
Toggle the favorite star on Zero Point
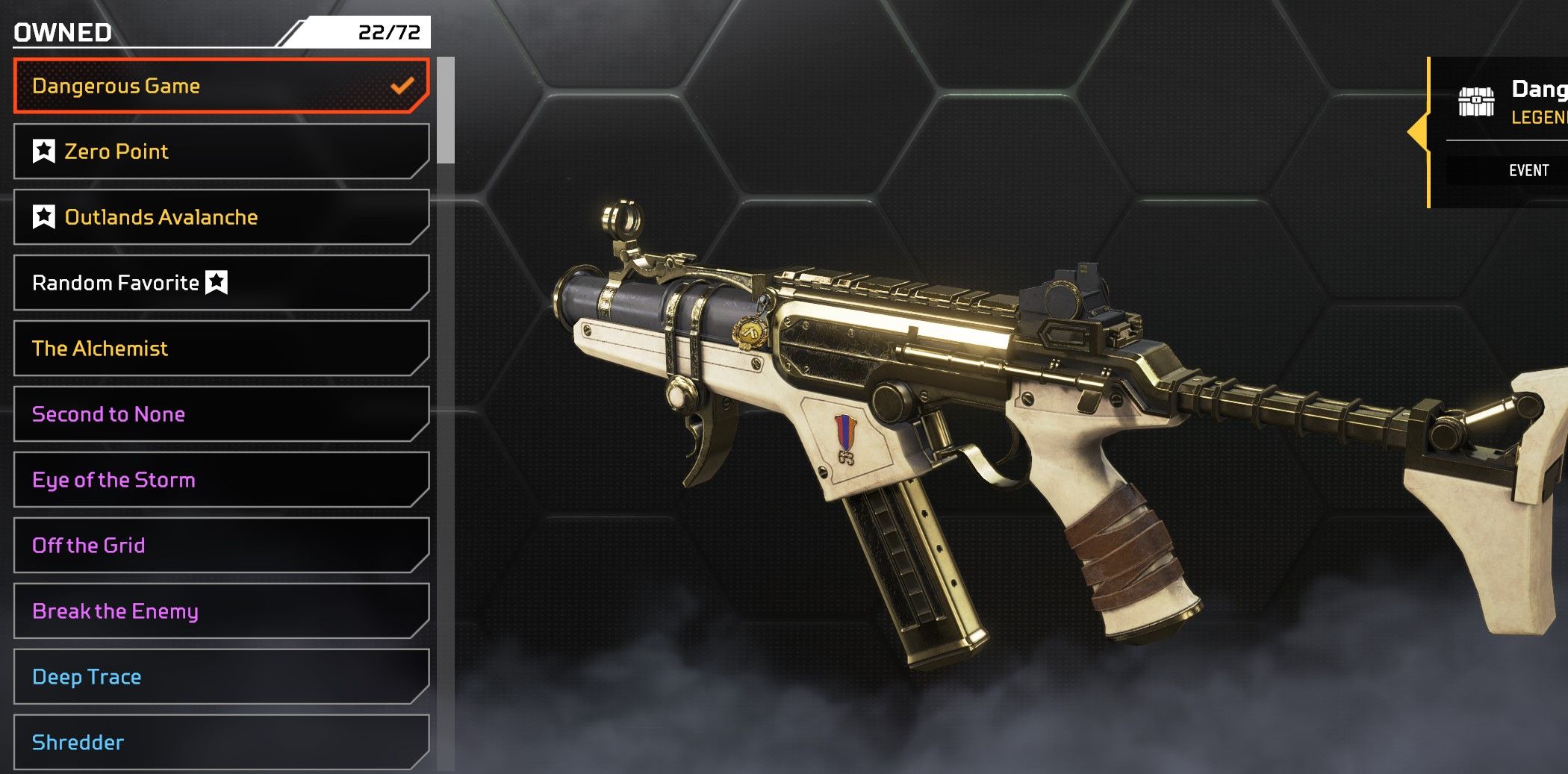pyautogui.click(x=44, y=152)
